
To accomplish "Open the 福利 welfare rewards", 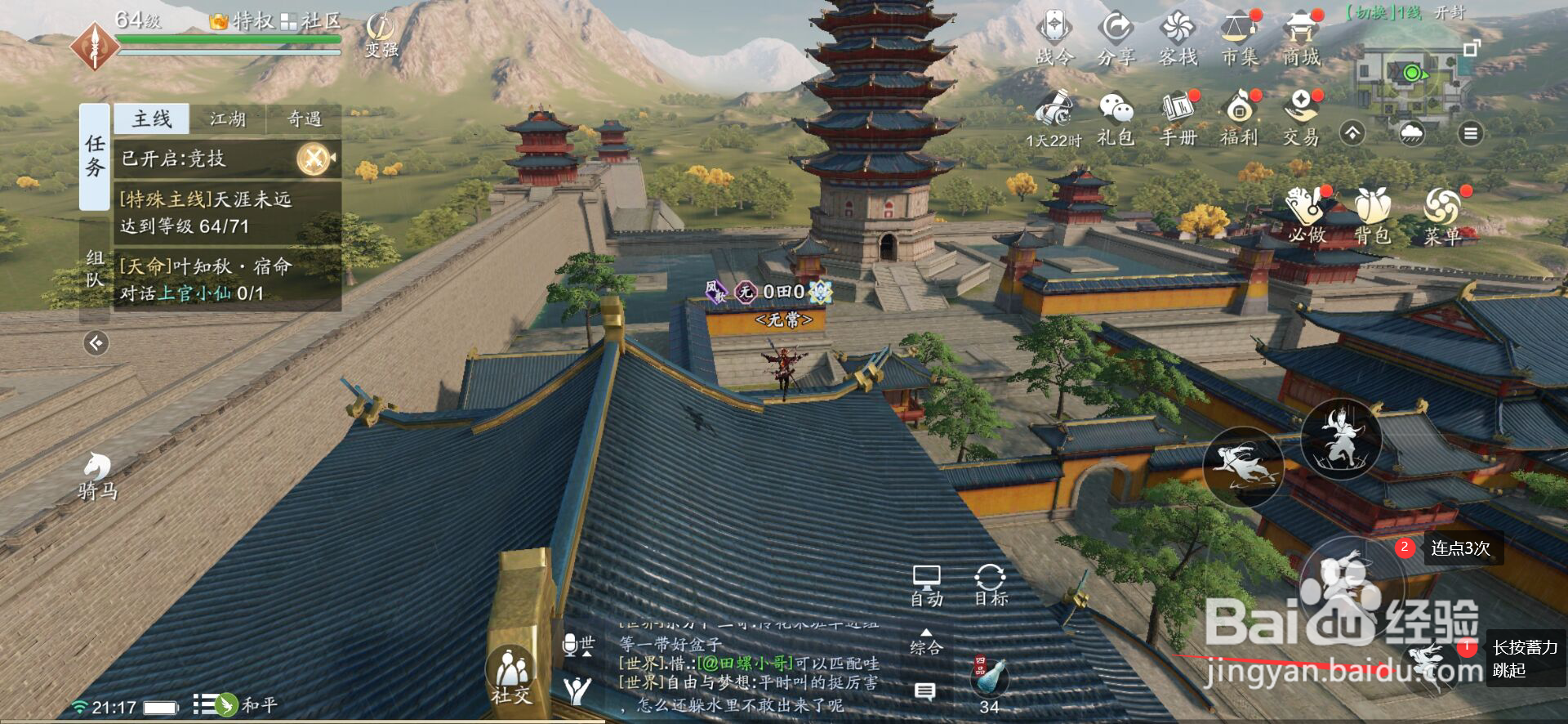I will (x=1239, y=118).
